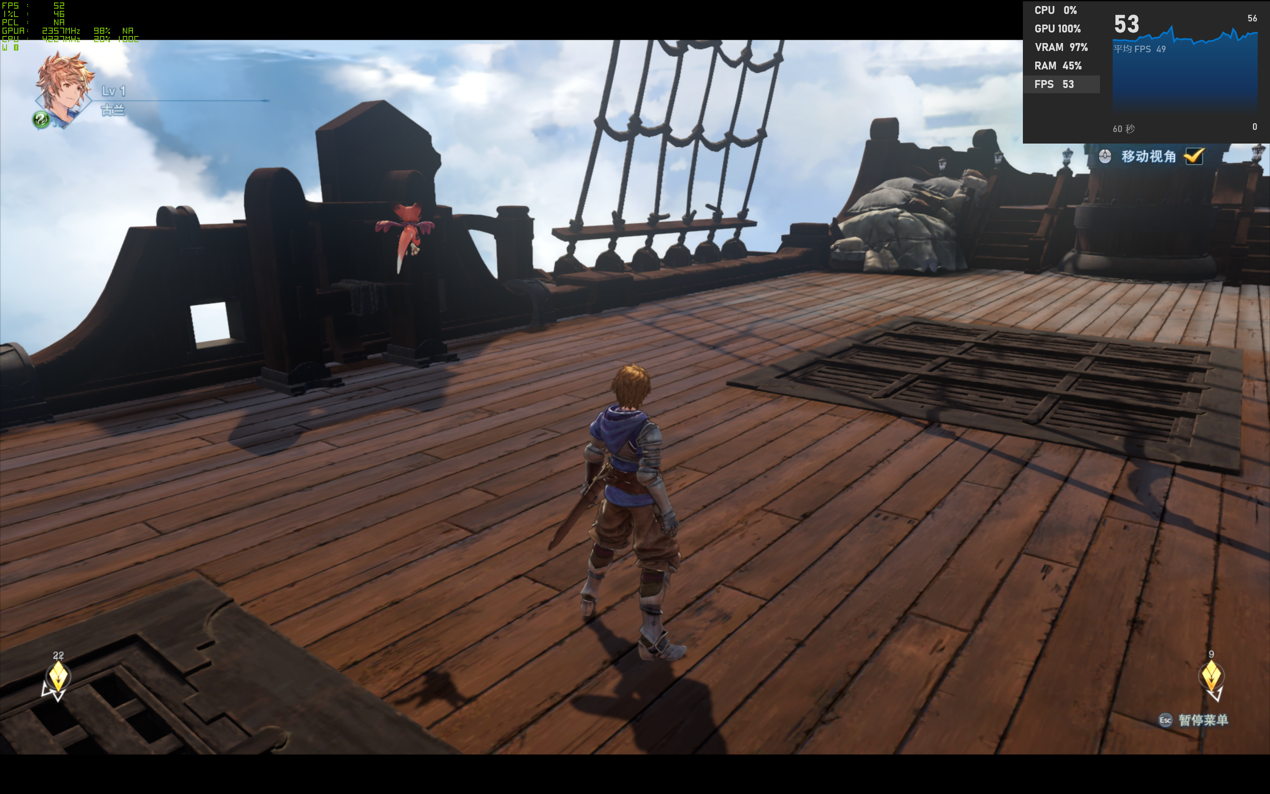Screen dimensions: 1270x794
Task: Select the 古兰 character portrait
Action: 64,88
